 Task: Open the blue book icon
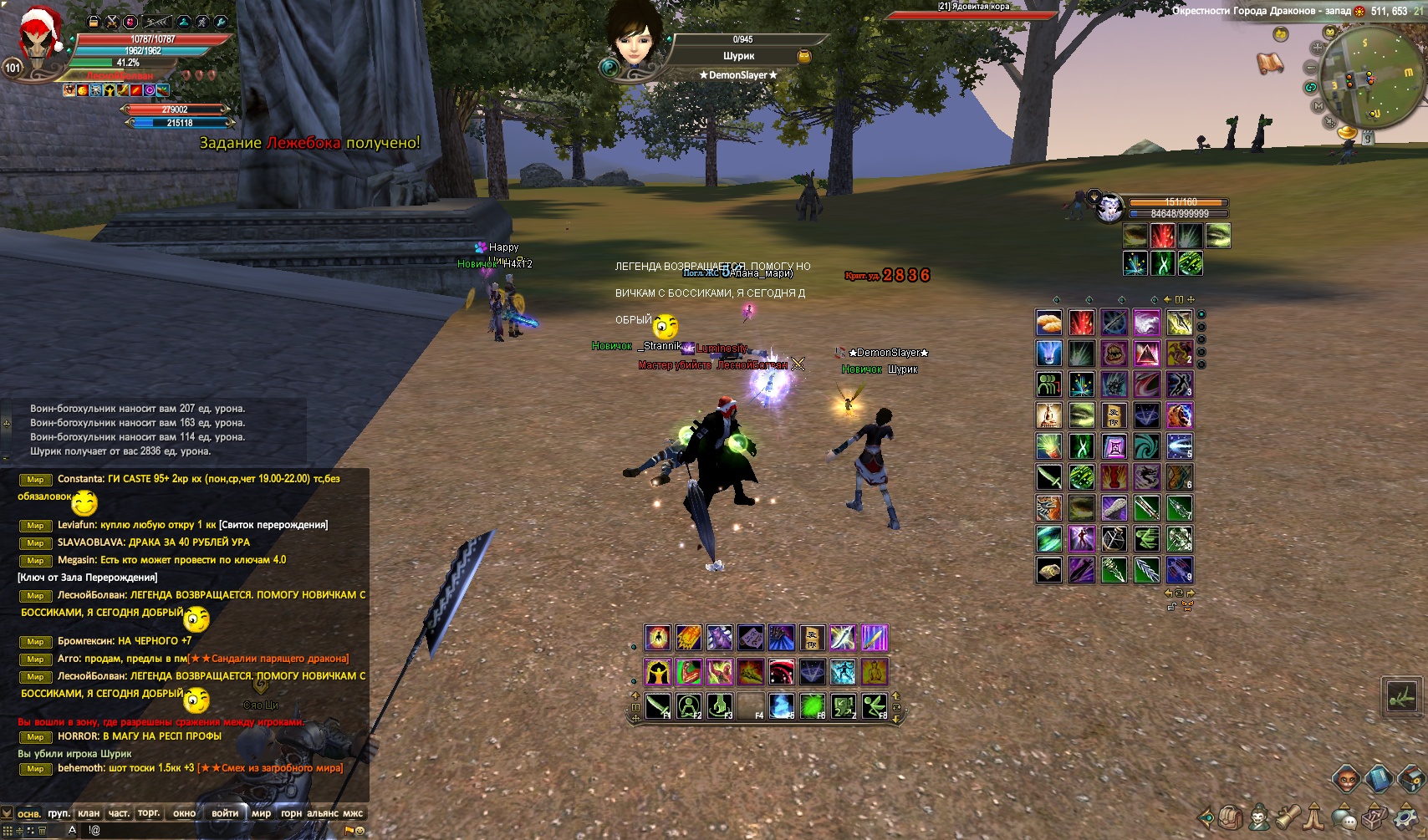tap(1379, 780)
